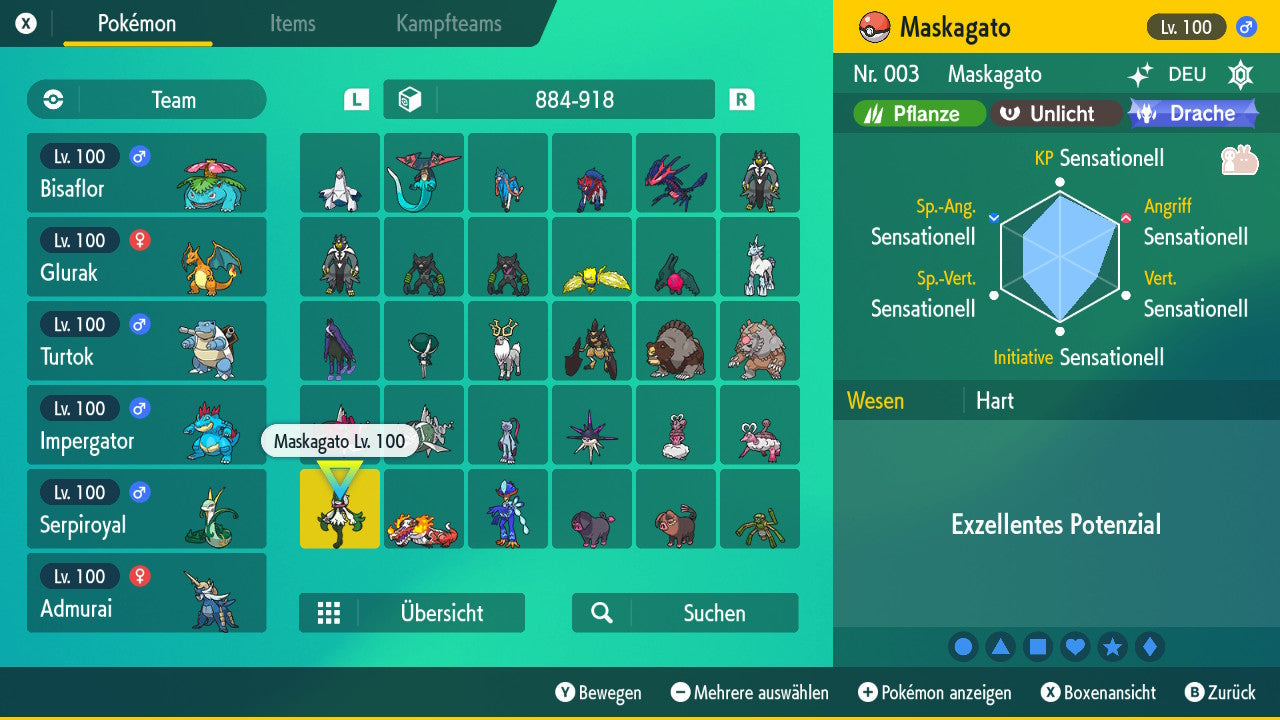
Task: Toggle the blue circle marking
Action: tap(963, 647)
